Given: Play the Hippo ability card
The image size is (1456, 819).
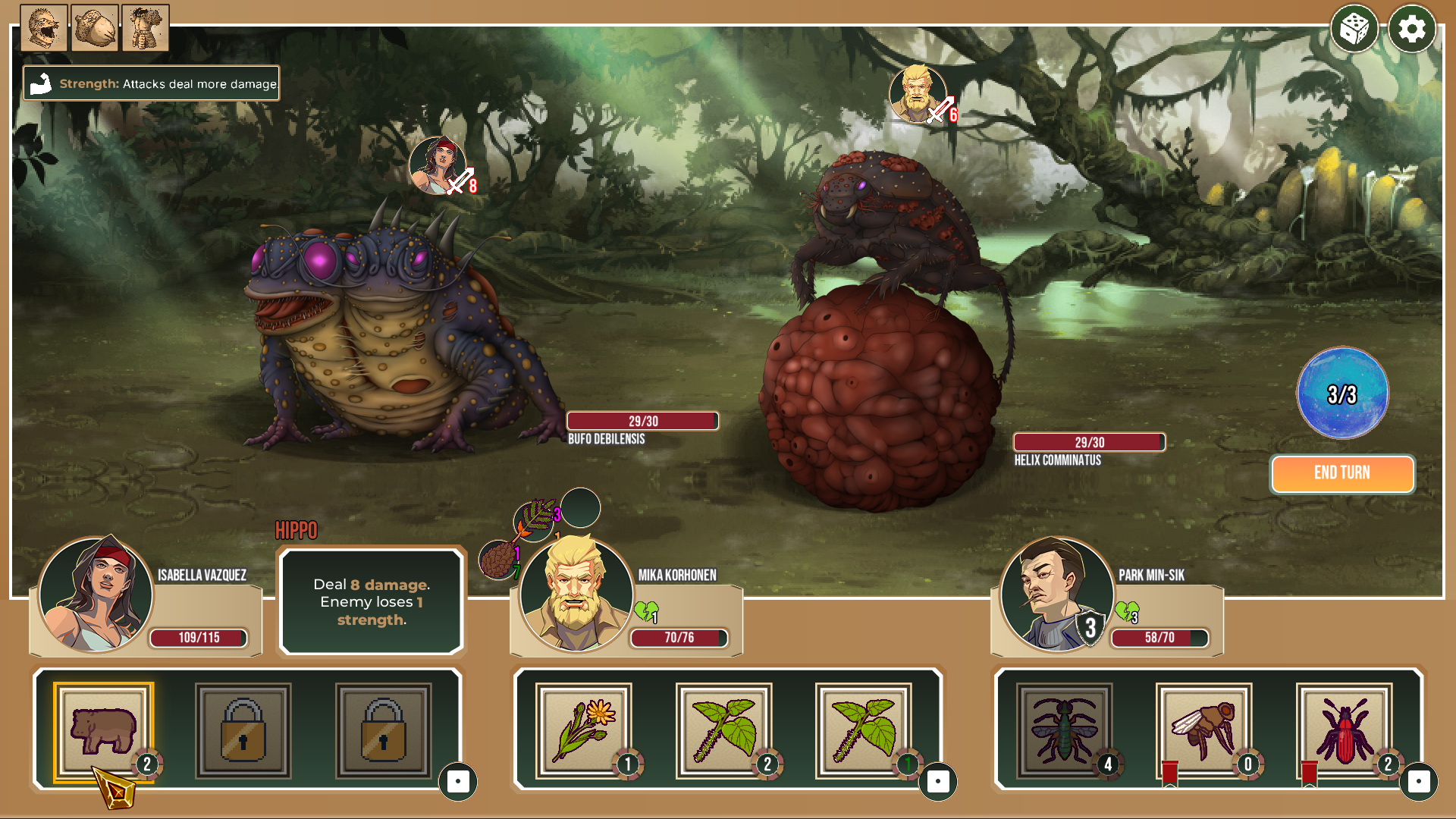Looking at the screenshot, I should click(103, 731).
